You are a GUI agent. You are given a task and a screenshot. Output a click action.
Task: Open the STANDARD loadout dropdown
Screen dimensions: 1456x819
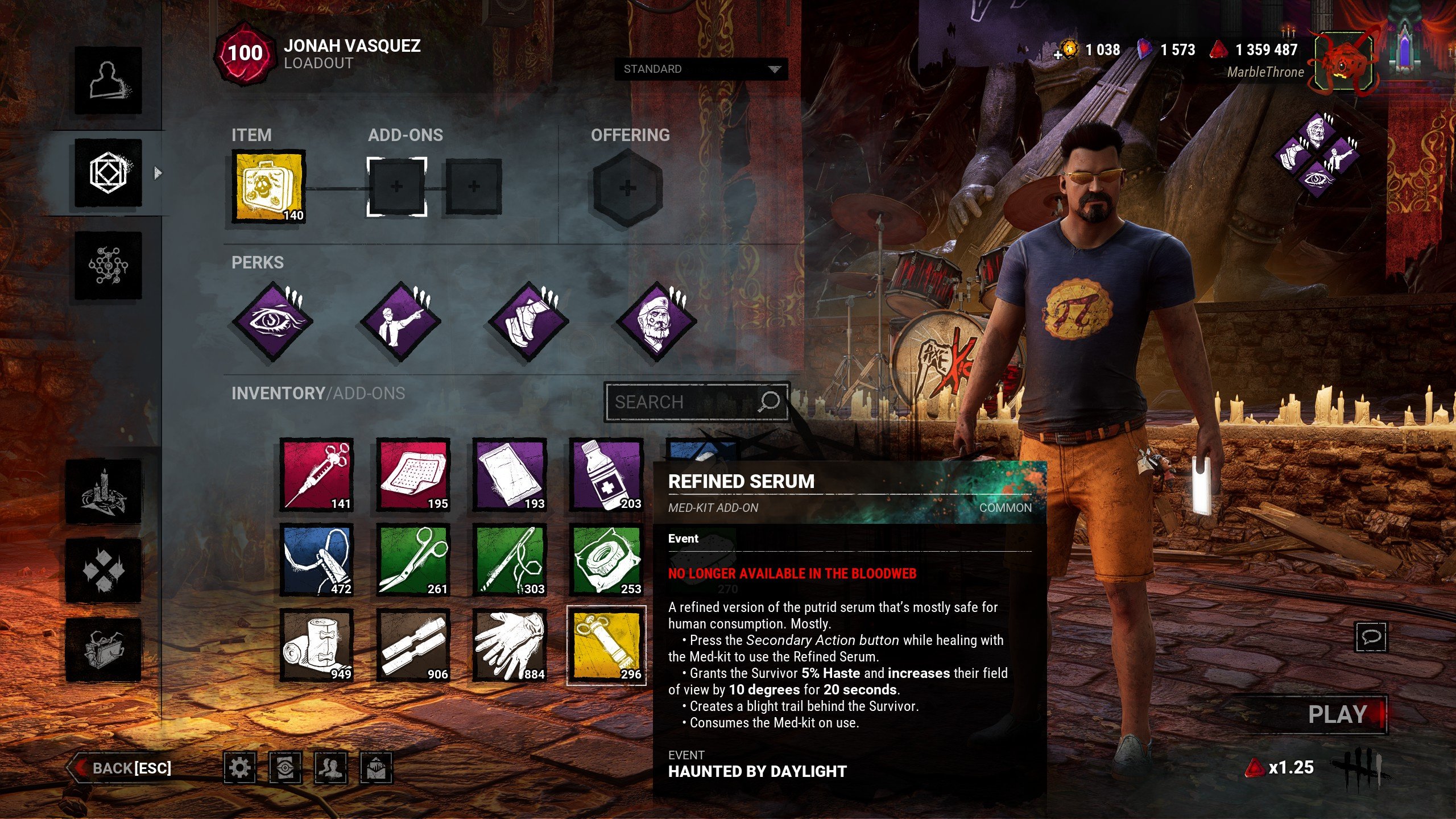pos(701,69)
